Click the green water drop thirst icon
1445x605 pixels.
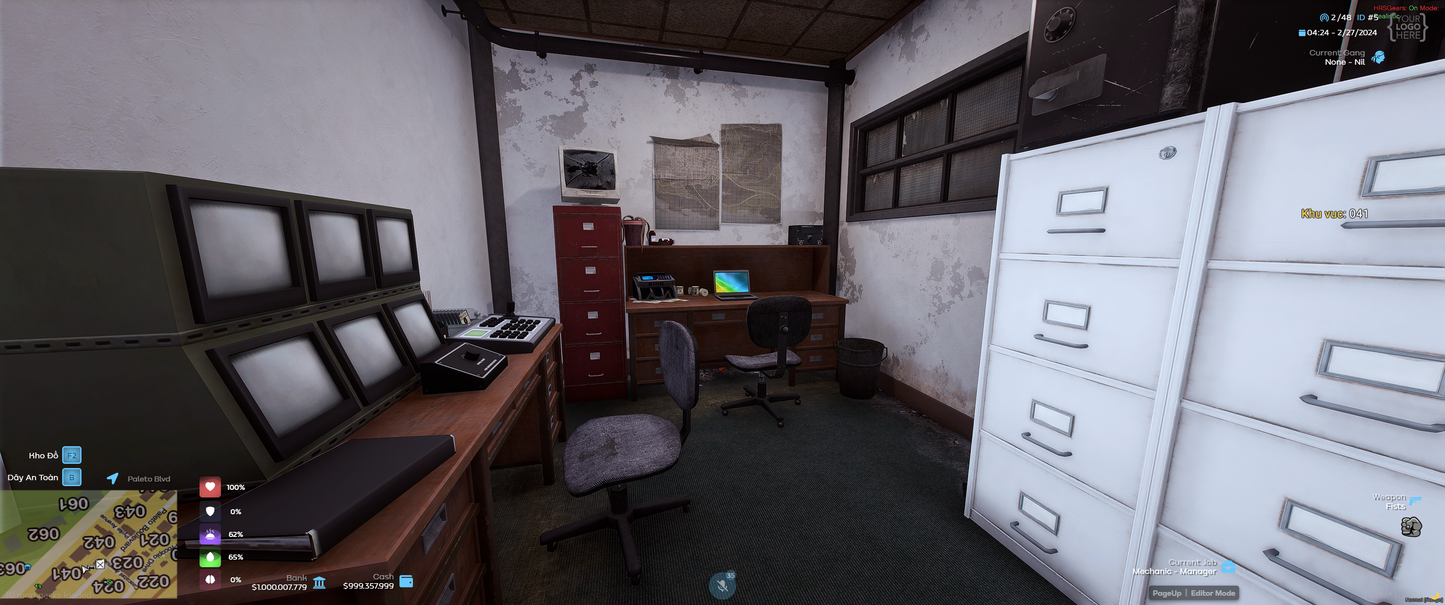210,557
